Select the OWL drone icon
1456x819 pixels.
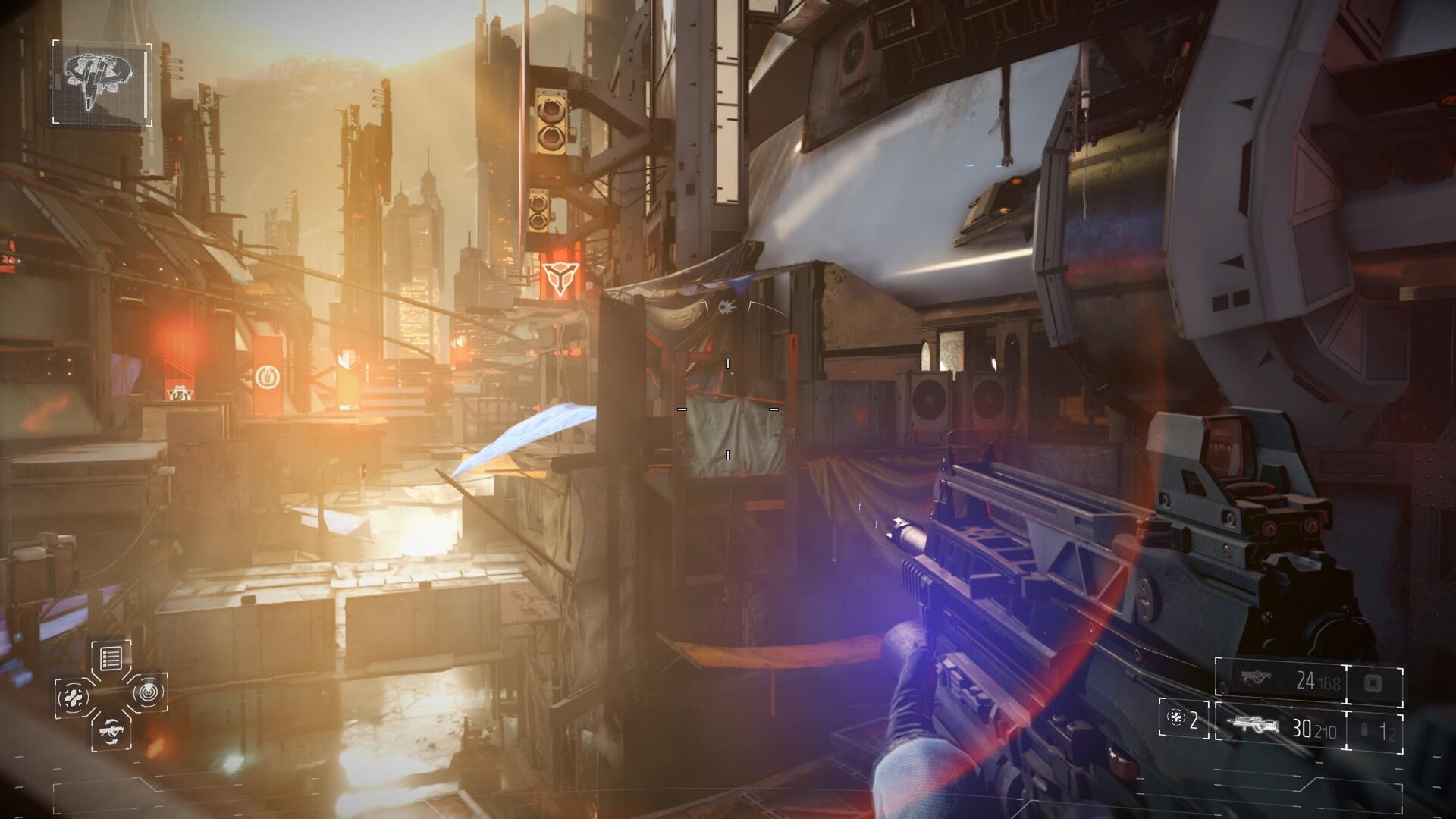pos(101,83)
